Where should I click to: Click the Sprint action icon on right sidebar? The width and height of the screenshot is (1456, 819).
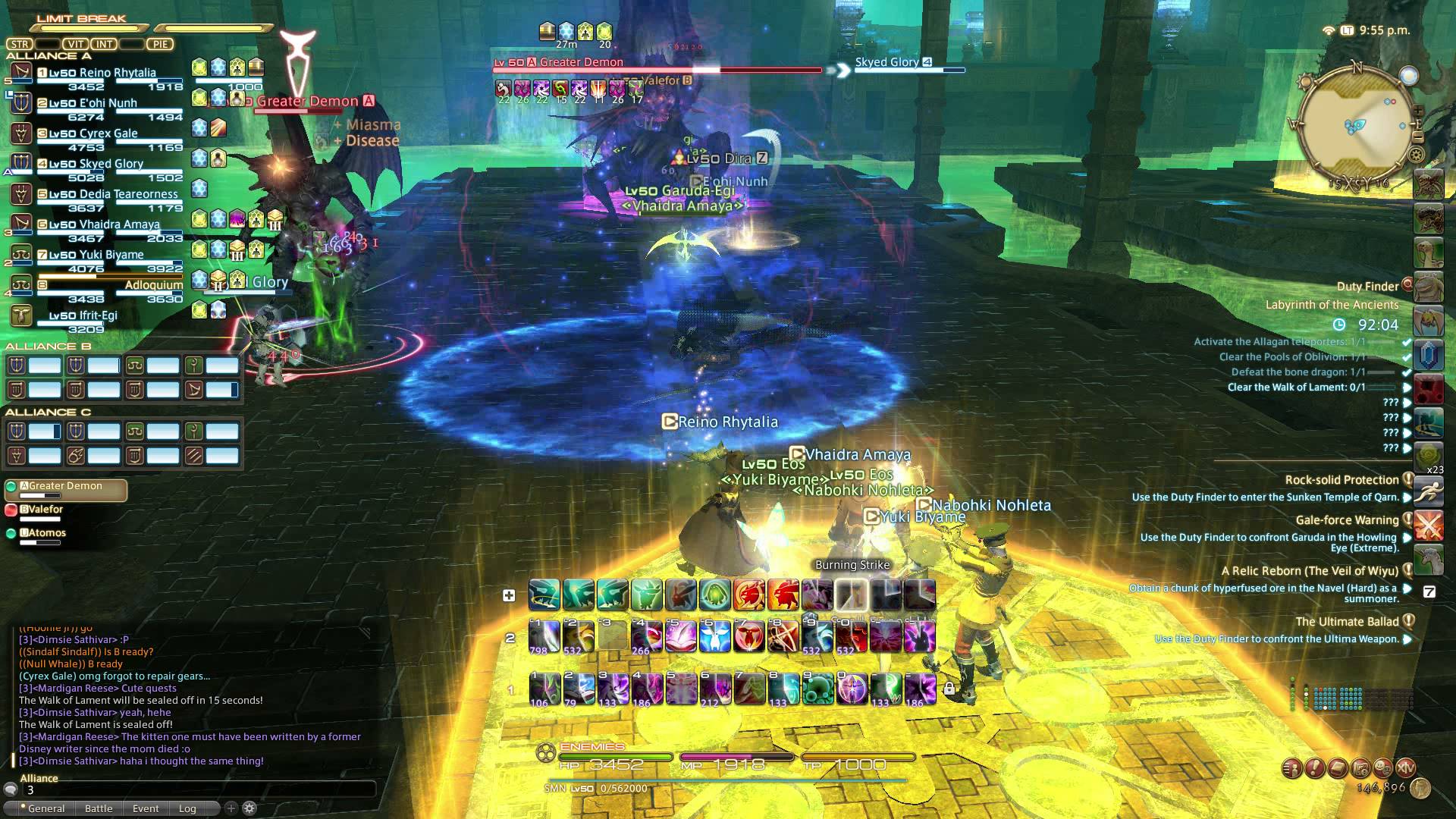tap(1429, 493)
